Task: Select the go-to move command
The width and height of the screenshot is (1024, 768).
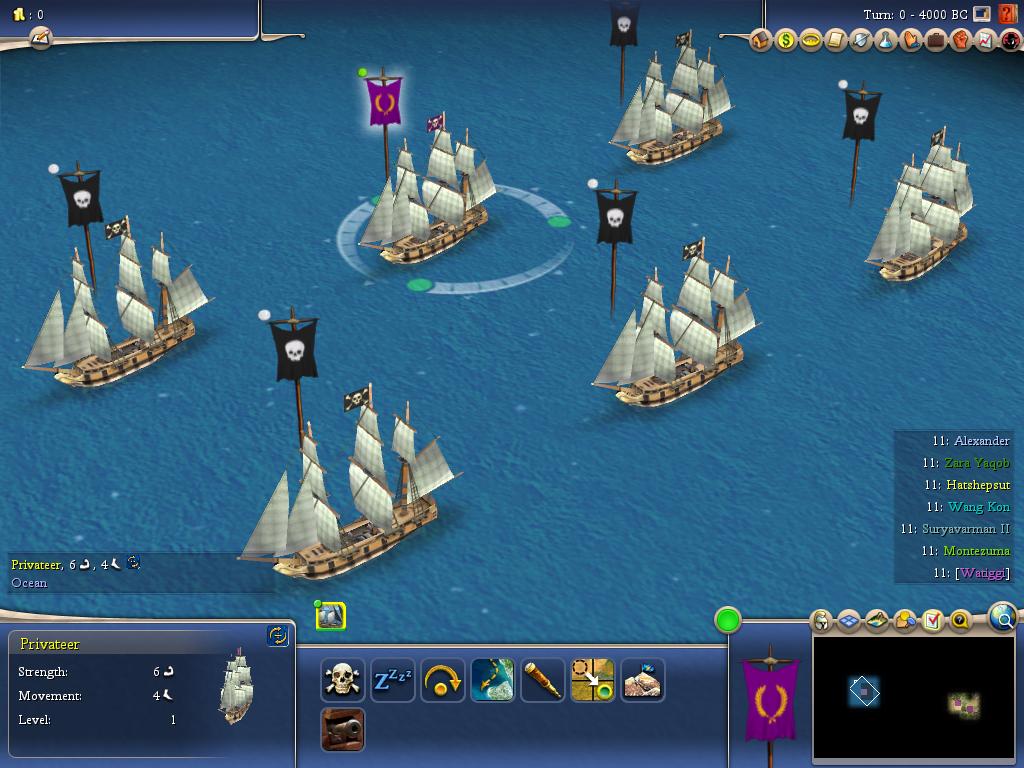Action: (x=593, y=680)
